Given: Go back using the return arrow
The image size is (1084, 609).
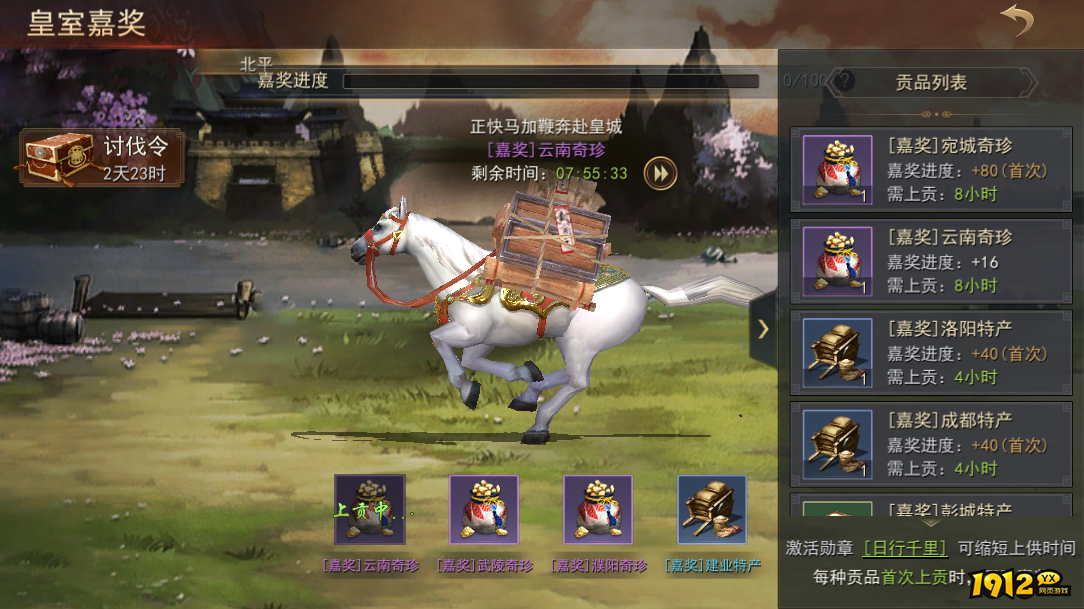Looking at the screenshot, I should point(1017,21).
